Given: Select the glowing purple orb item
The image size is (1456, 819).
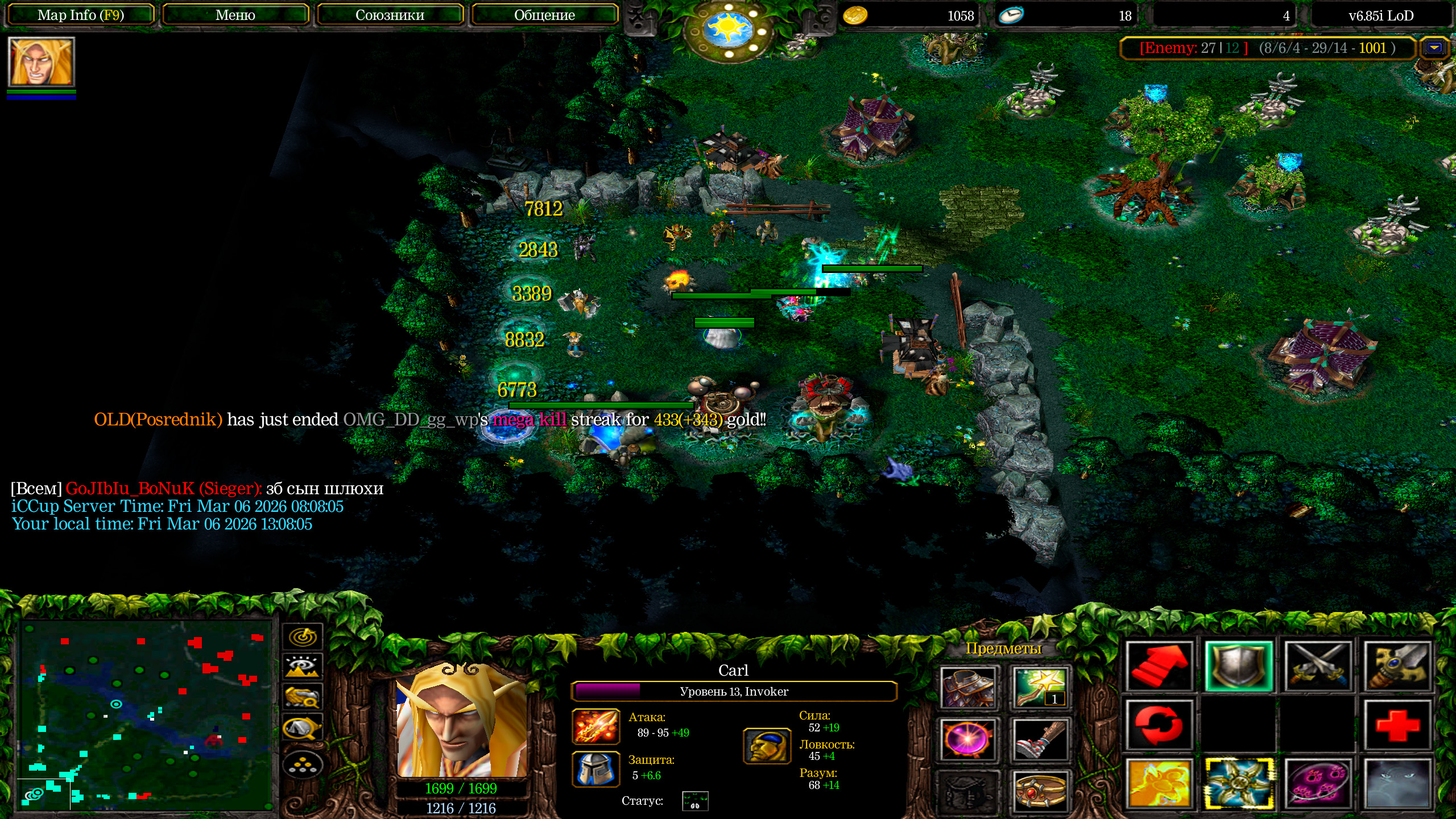Looking at the screenshot, I should point(967,739).
